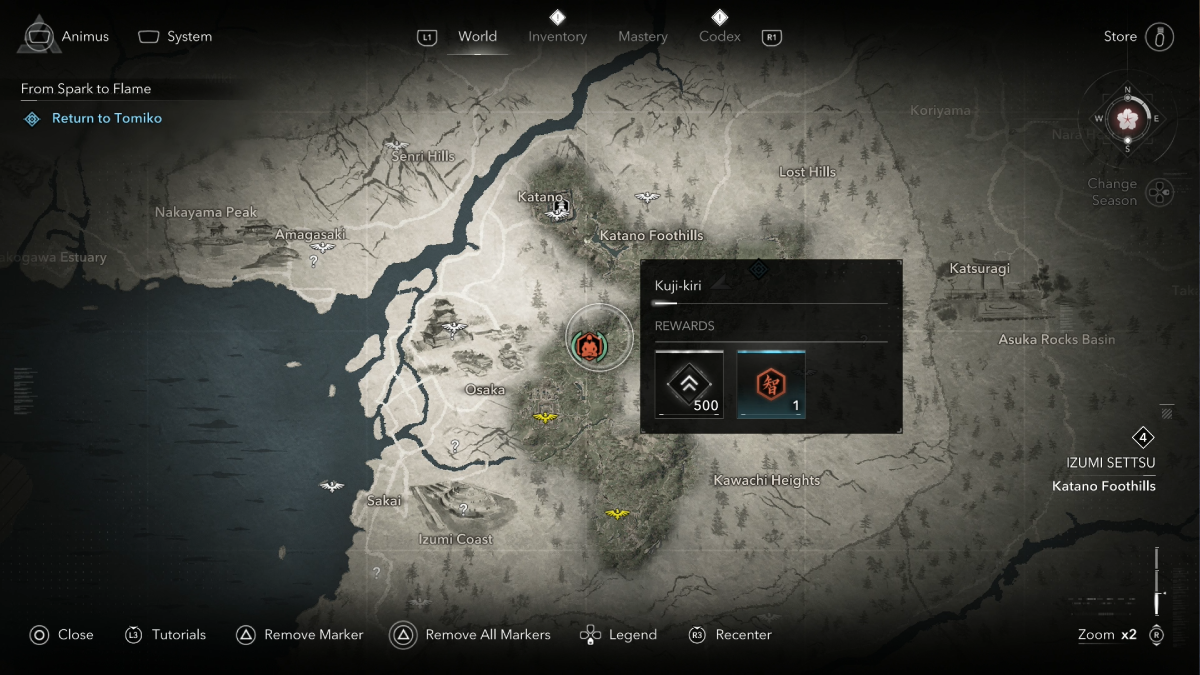Open the System menu
1200x675 pixels.
coord(175,37)
